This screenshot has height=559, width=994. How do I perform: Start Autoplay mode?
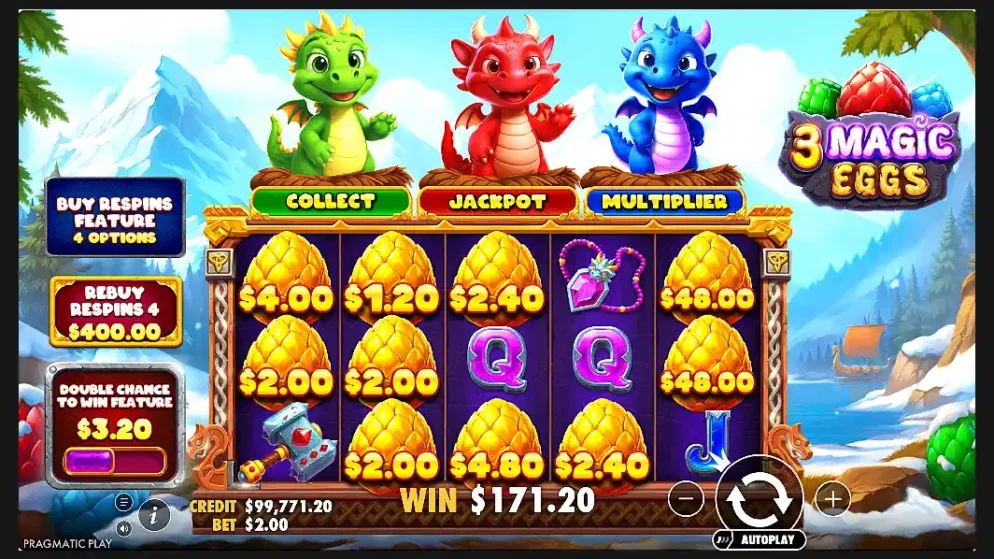pyautogui.click(x=759, y=540)
